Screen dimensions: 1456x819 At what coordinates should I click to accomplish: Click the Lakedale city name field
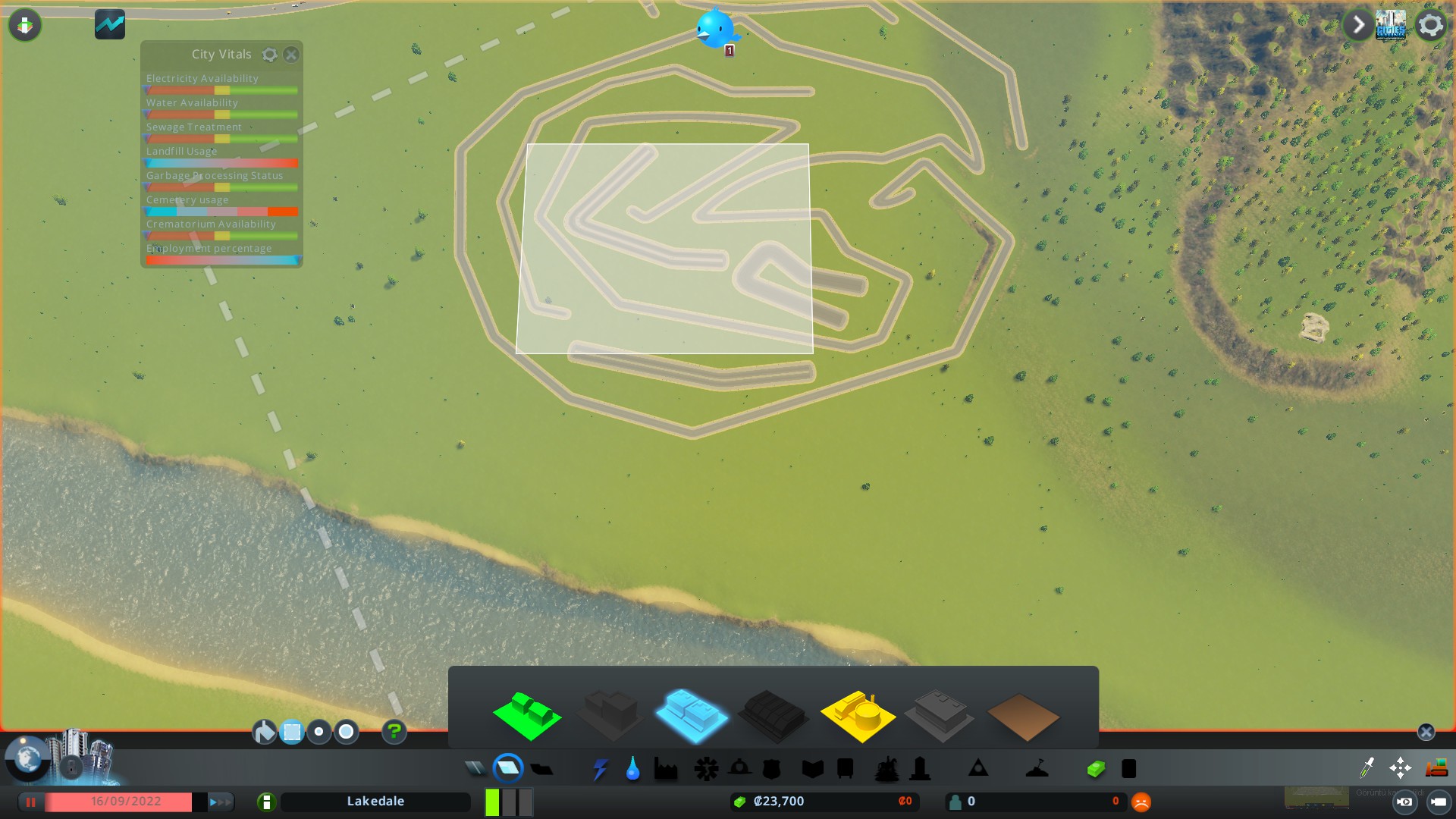coord(376,802)
